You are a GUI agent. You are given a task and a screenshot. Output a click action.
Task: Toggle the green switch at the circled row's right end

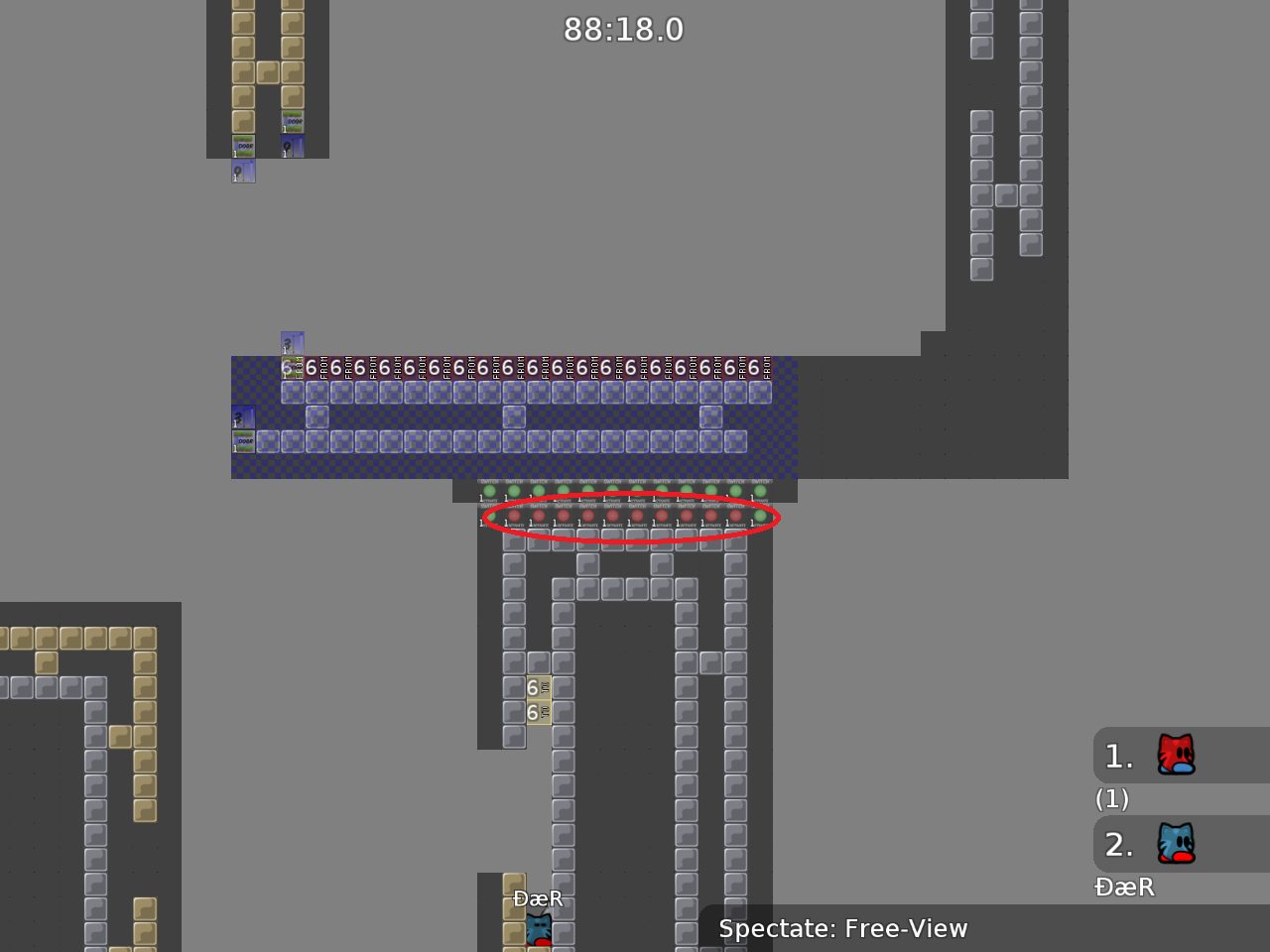pyautogui.click(x=758, y=516)
